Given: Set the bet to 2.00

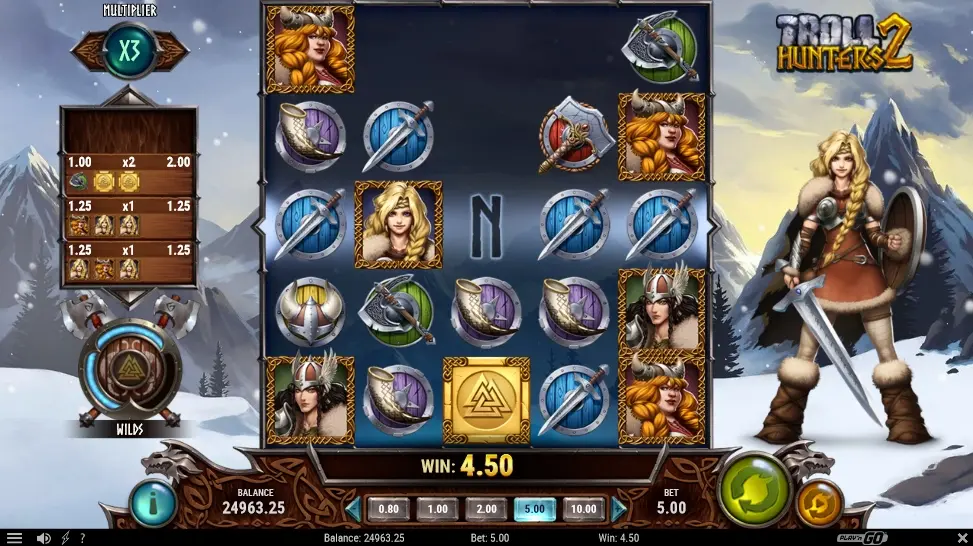Looking at the screenshot, I should 486,509.
